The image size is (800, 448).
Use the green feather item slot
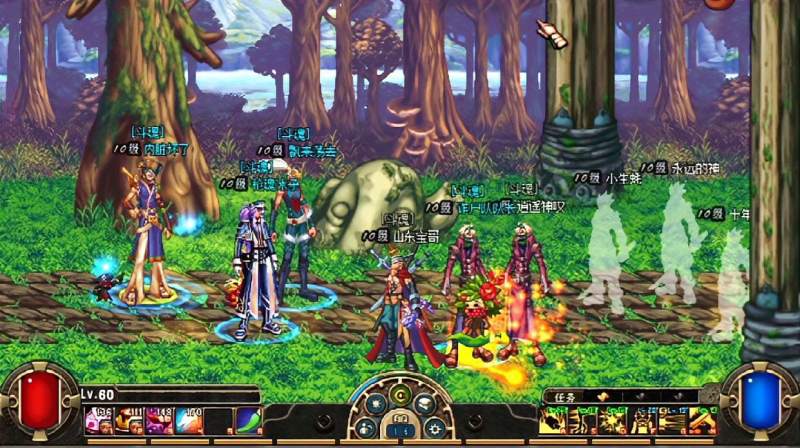[249, 421]
